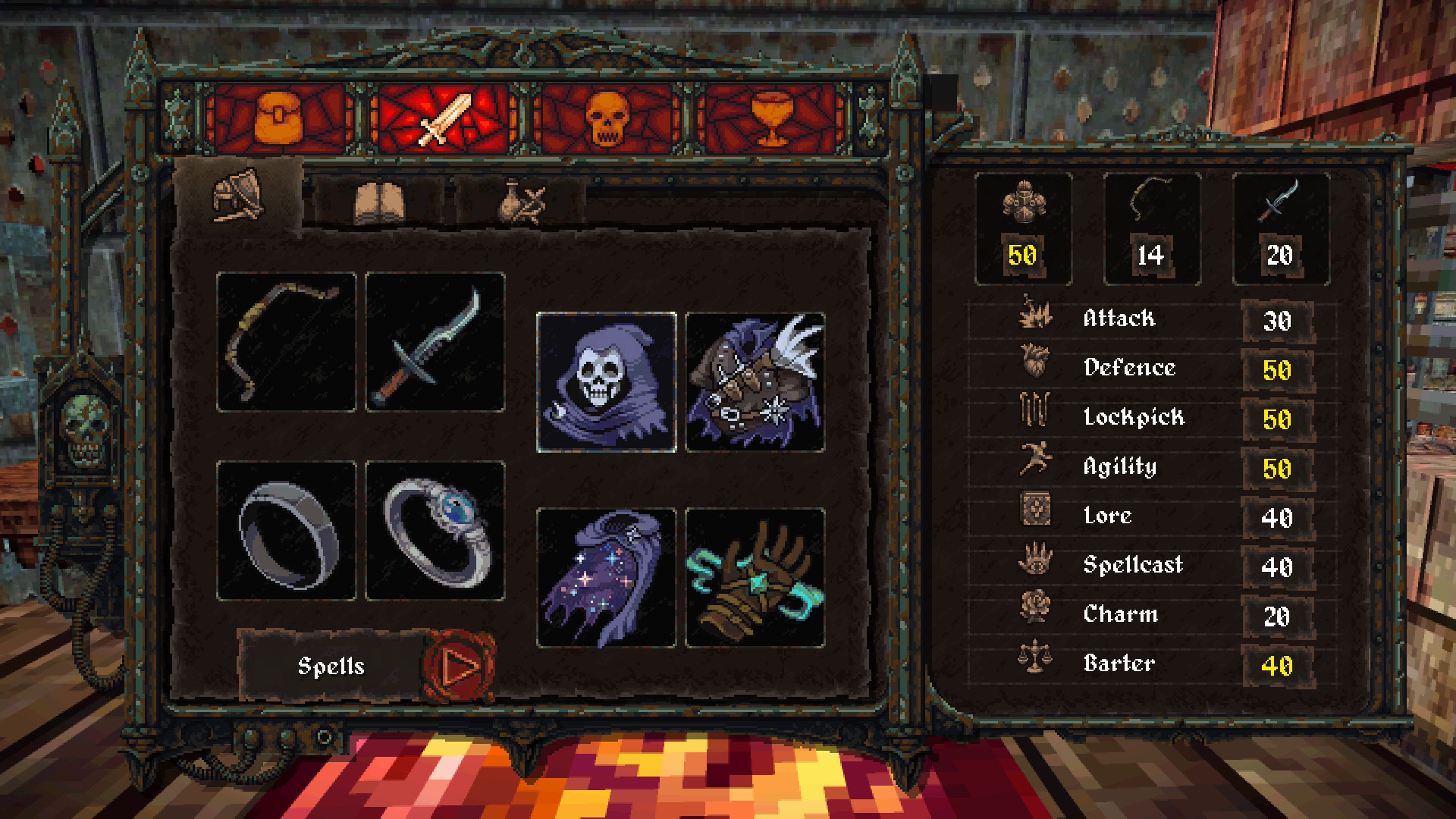The width and height of the screenshot is (1456, 819).
Task: Select the goblet tab
Action: tap(770, 119)
